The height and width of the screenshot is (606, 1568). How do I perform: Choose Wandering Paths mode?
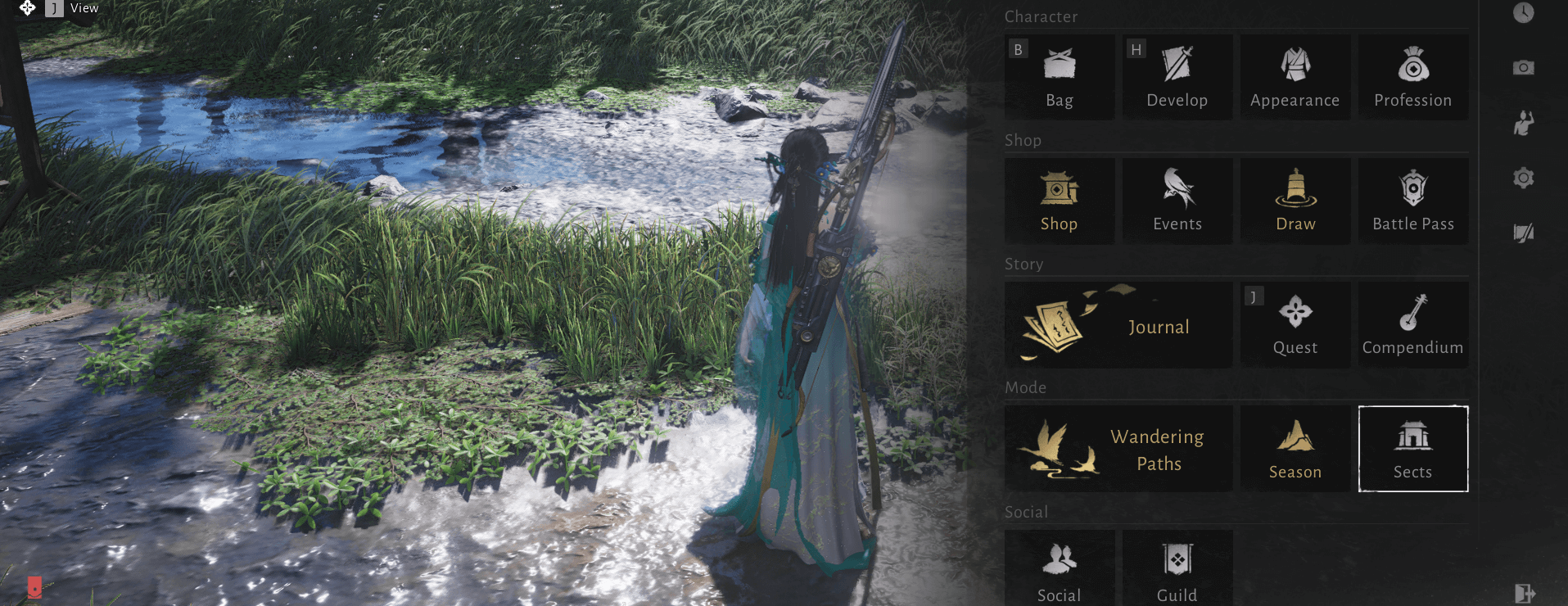click(1118, 449)
